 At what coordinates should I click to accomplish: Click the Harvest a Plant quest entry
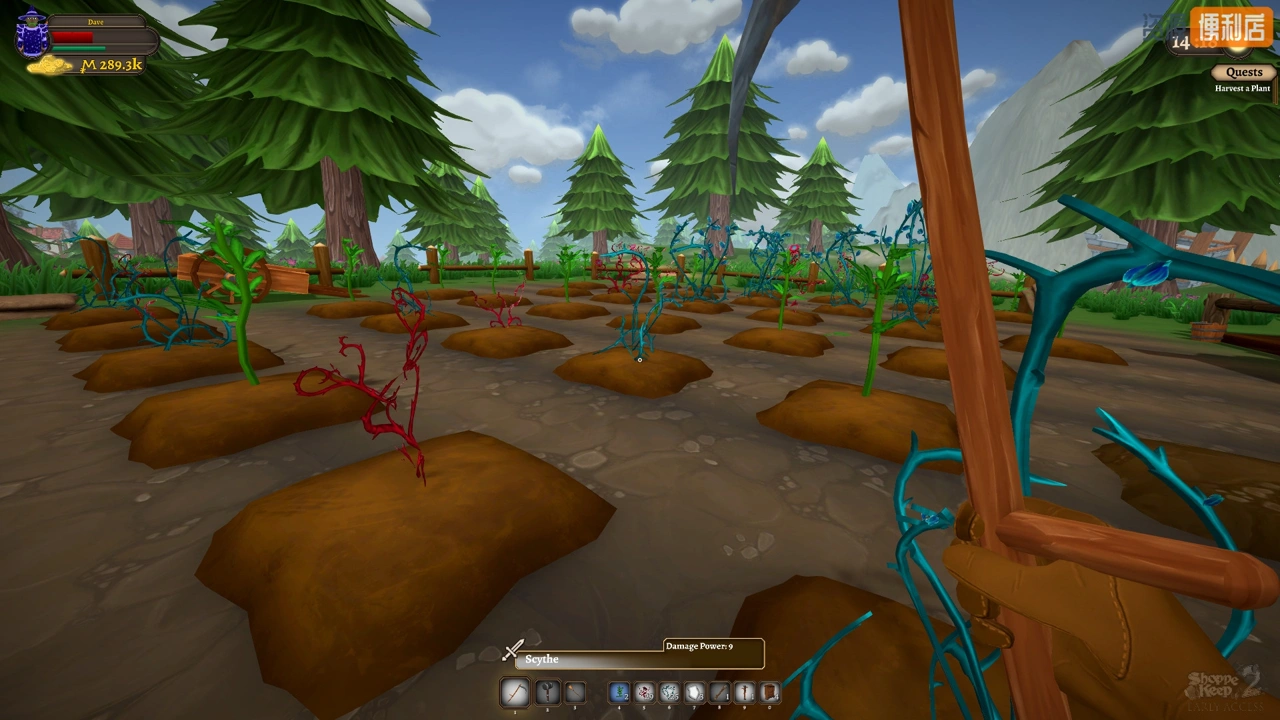pyautogui.click(x=1242, y=89)
